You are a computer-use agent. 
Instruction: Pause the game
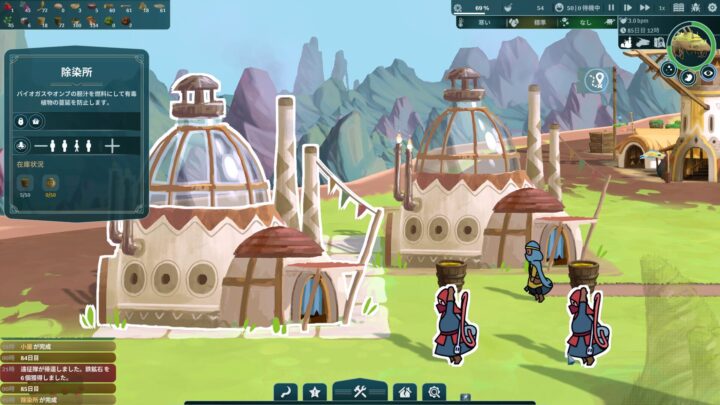(611, 7)
